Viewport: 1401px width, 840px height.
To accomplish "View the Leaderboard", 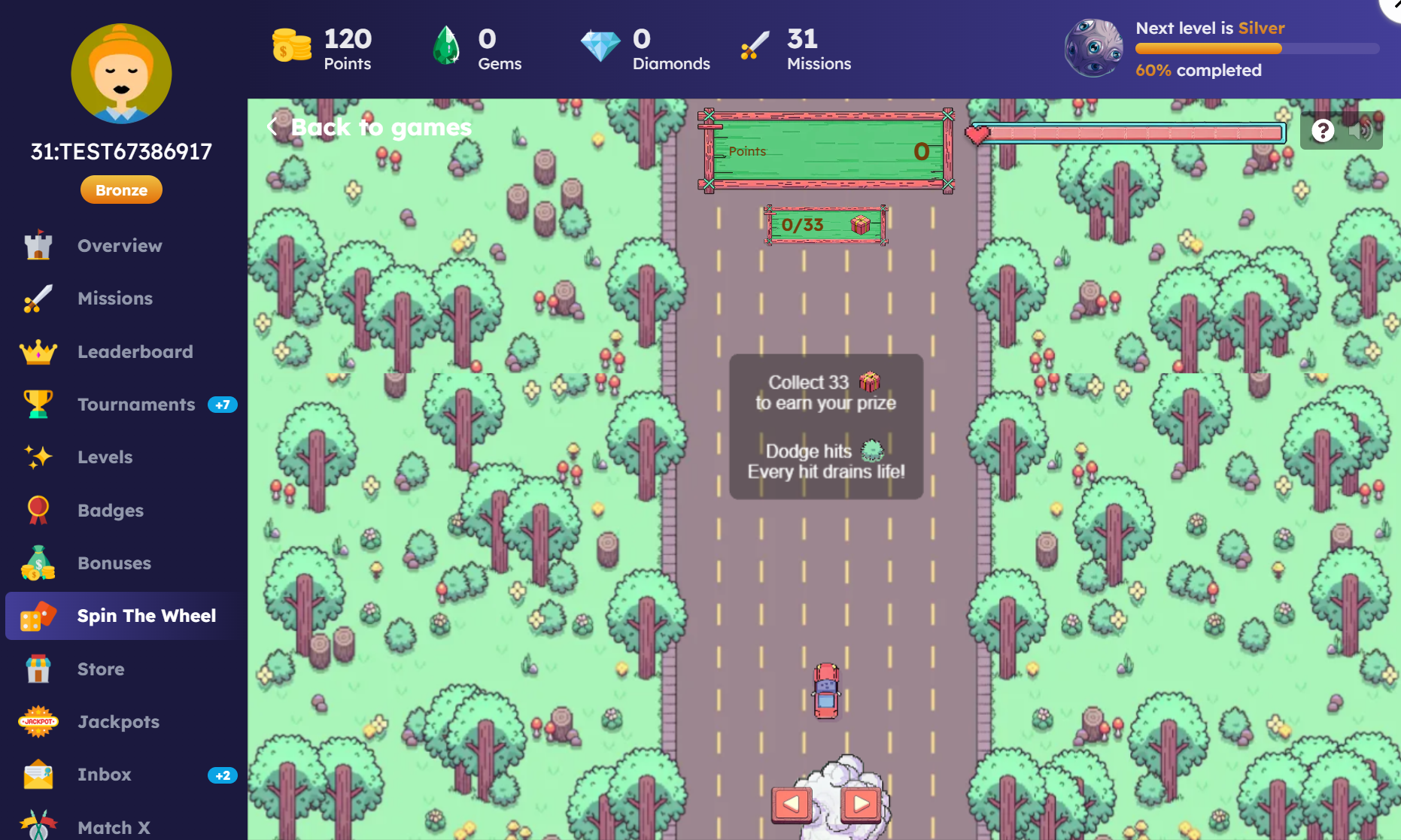I will [135, 352].
